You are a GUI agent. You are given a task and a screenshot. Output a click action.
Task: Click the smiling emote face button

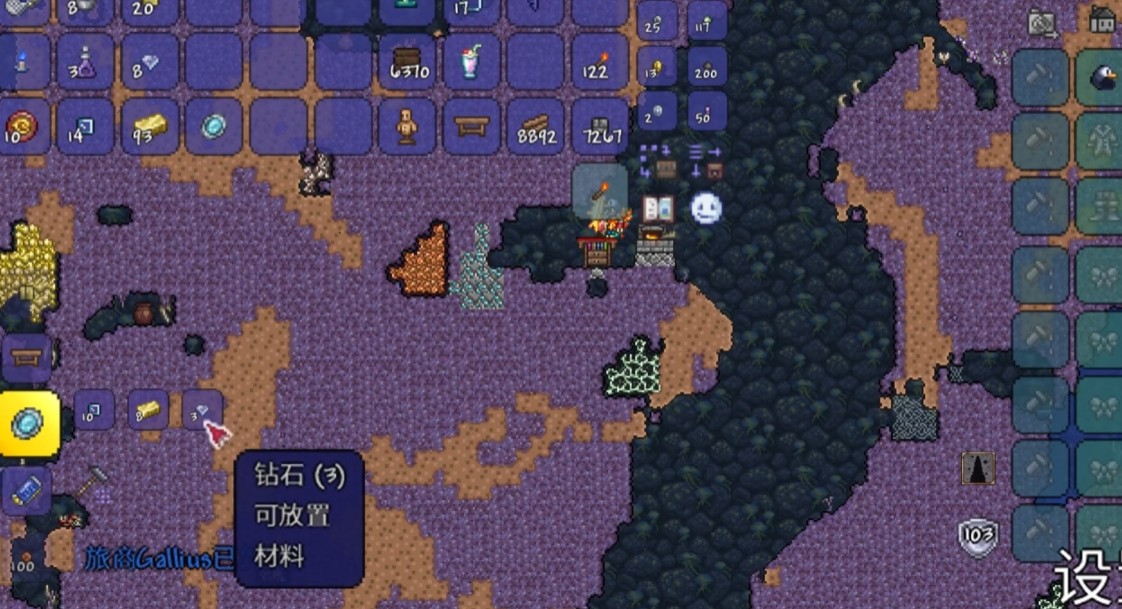point(706,208)
